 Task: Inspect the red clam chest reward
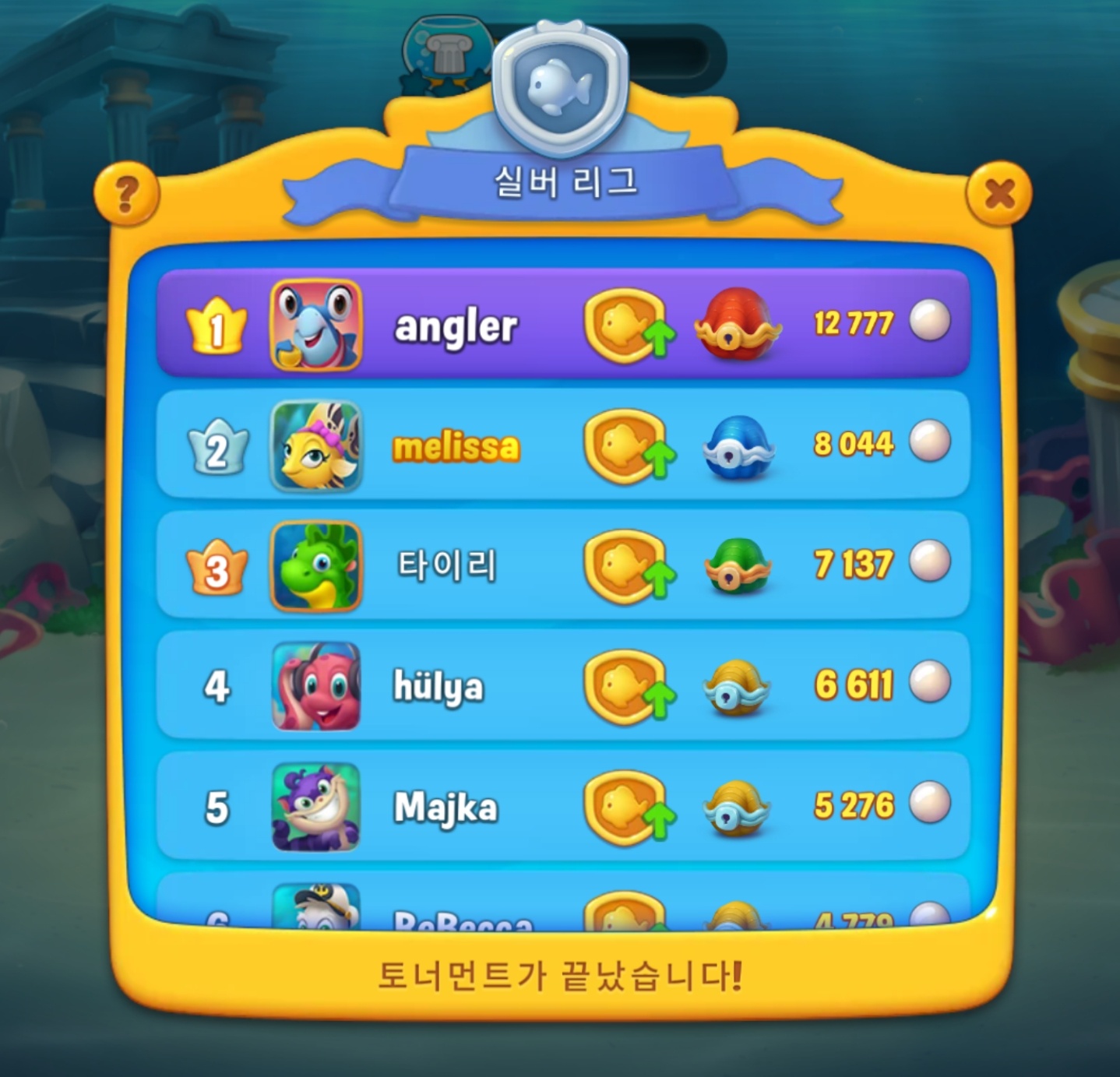[737, 324]
